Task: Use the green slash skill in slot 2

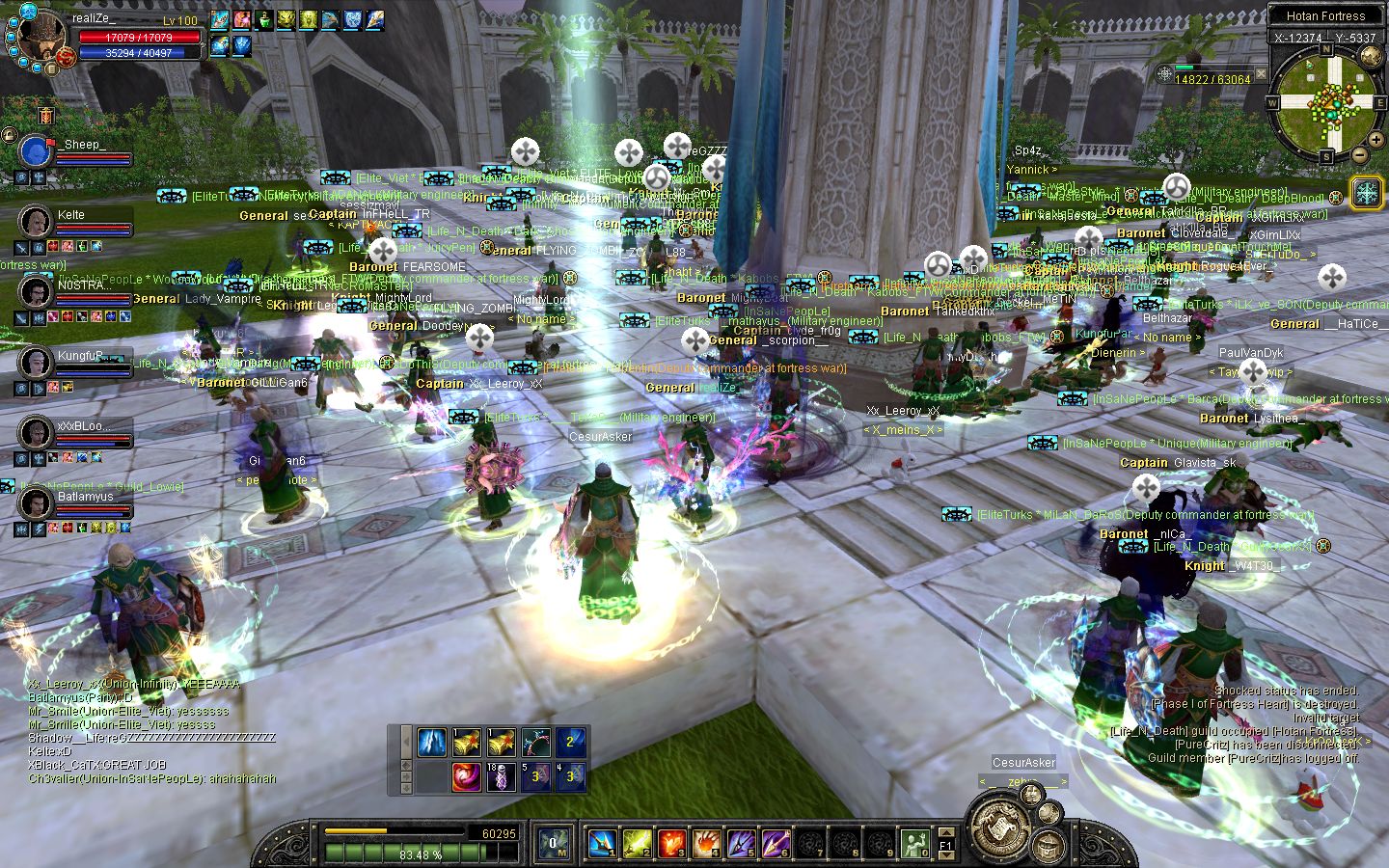Action: [x=637, y=844]
